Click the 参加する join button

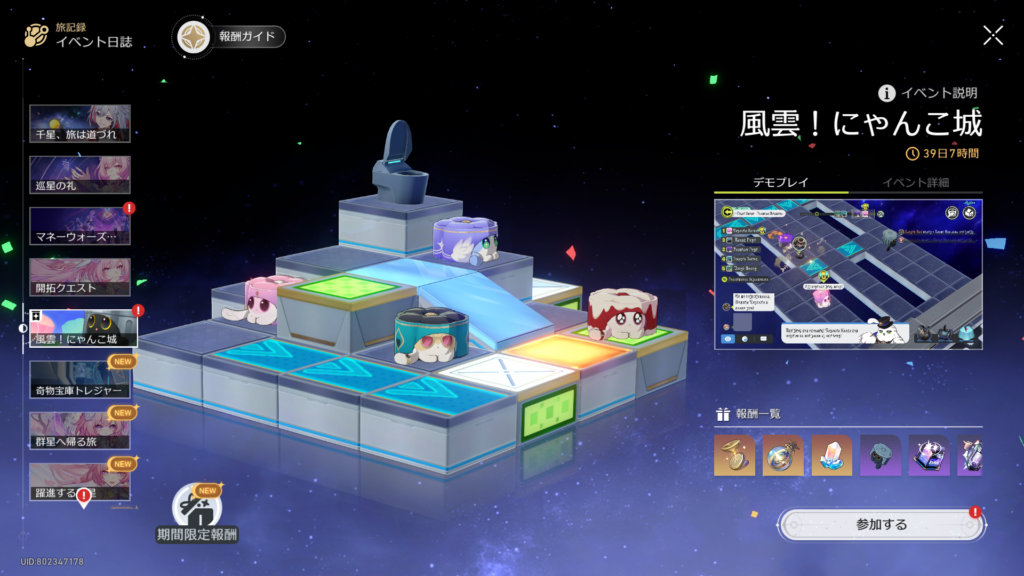pyautogui.click(x=880, y=524)
